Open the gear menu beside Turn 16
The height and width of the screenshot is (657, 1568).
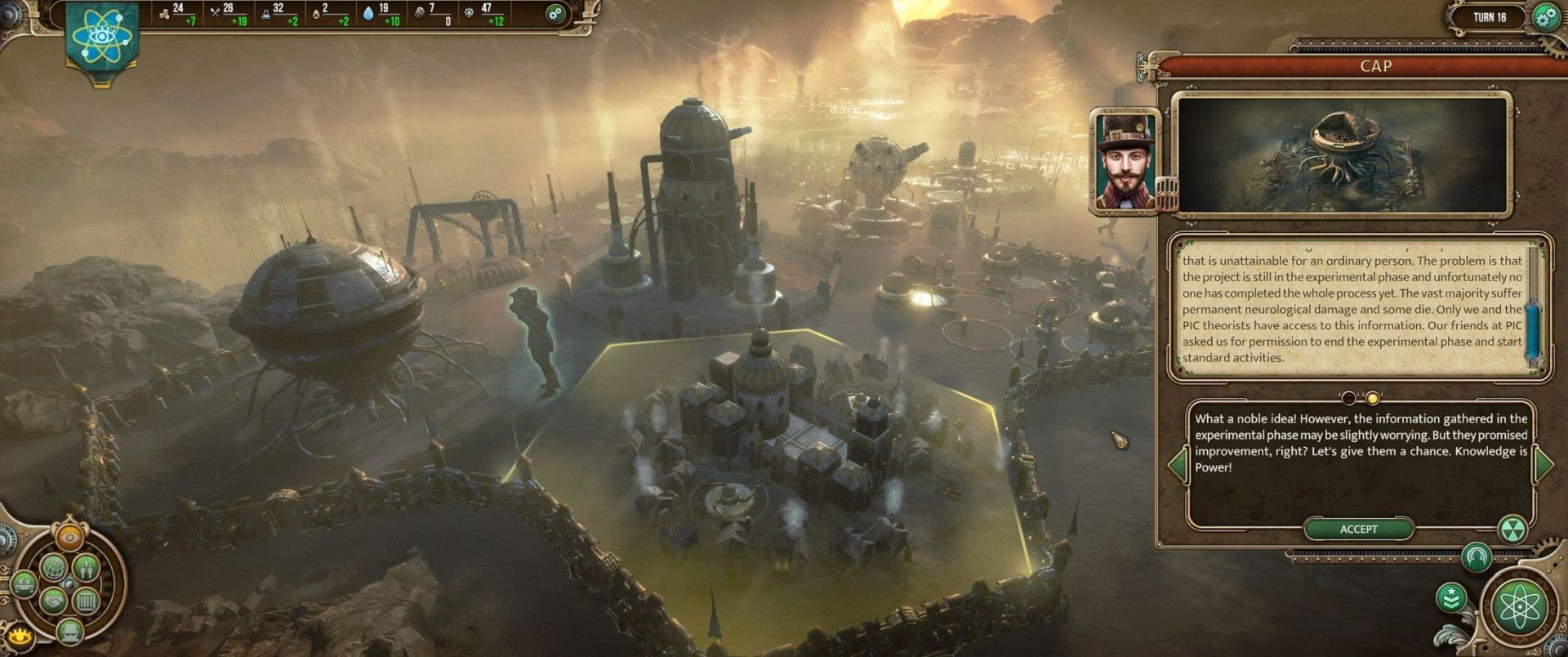pyautogui.click(x=1545, y=17)
